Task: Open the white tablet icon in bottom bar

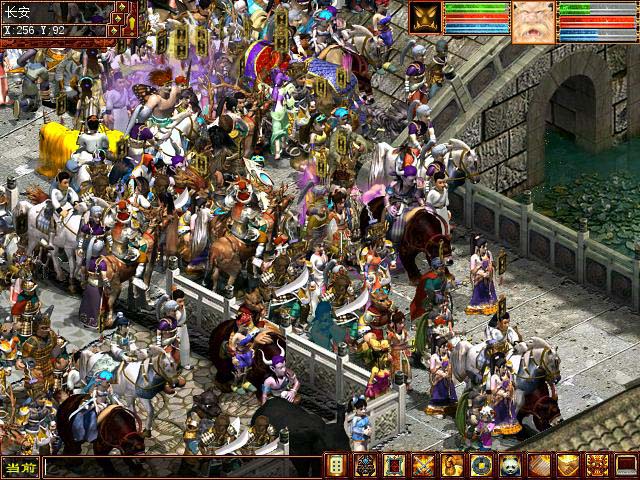Action: (x=337, y=465)
